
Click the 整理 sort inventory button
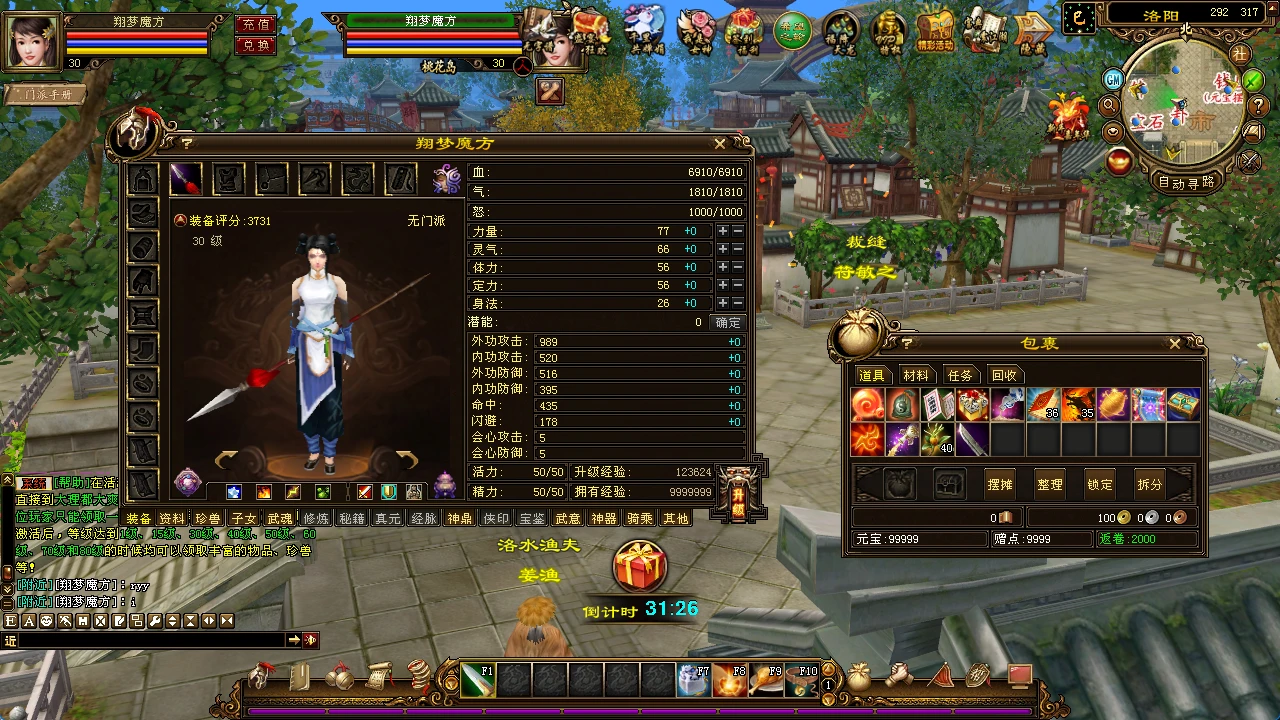coord(1050,484)
